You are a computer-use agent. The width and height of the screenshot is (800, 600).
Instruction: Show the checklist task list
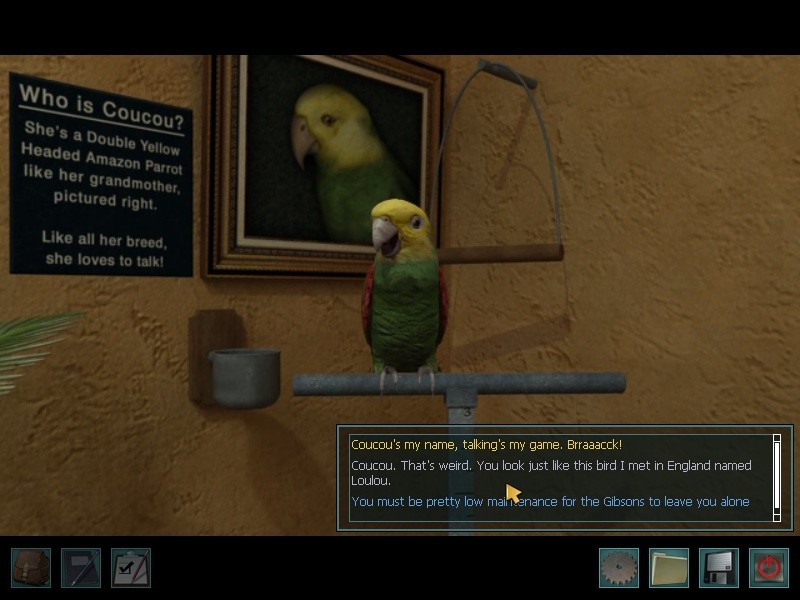pos(131,567)
